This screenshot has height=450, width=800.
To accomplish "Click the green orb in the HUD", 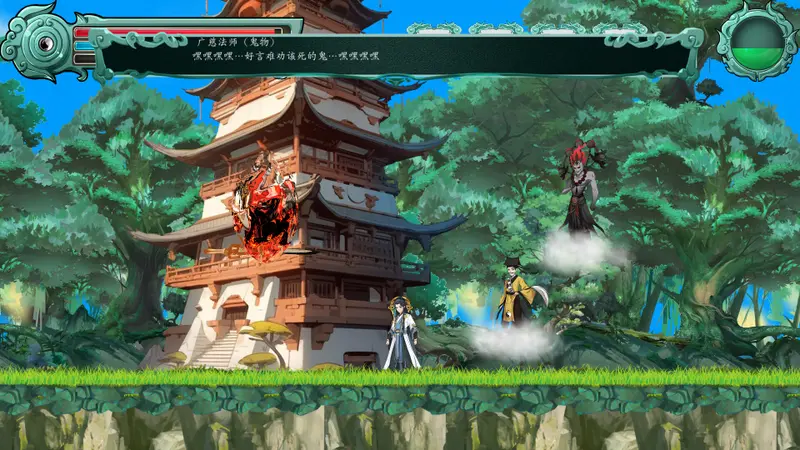I will [757, 41].
